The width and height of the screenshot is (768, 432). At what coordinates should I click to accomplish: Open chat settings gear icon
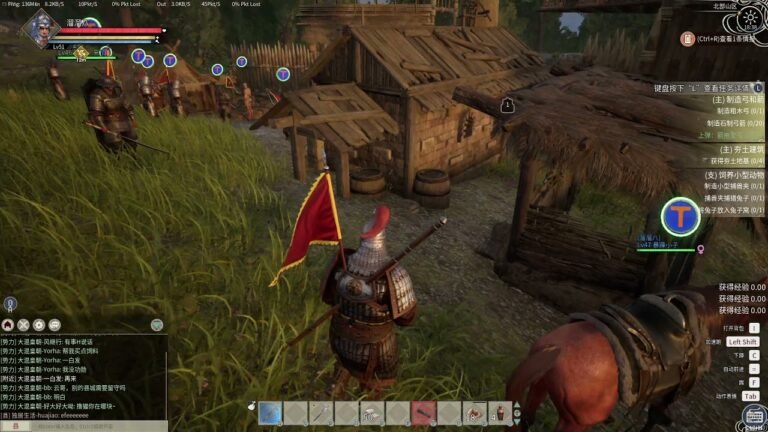pyautogui.click(x=39, y=325)
